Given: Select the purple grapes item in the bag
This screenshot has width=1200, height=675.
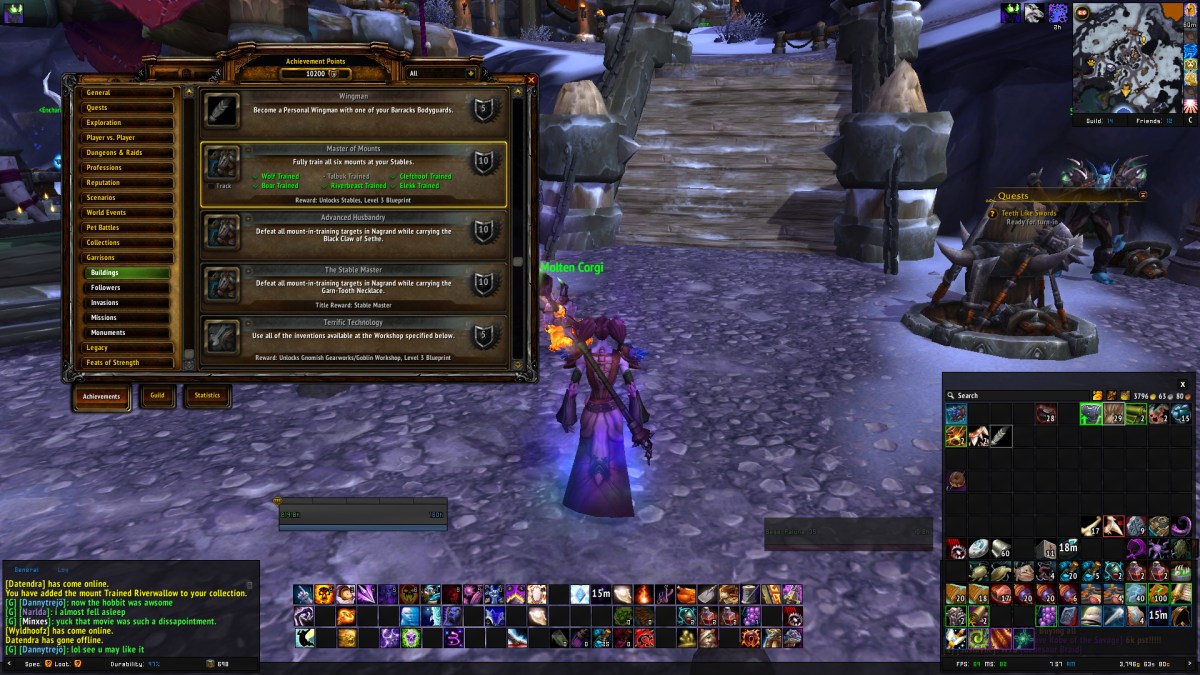Looking at the screenshot, I should [x=1046, y=615].
